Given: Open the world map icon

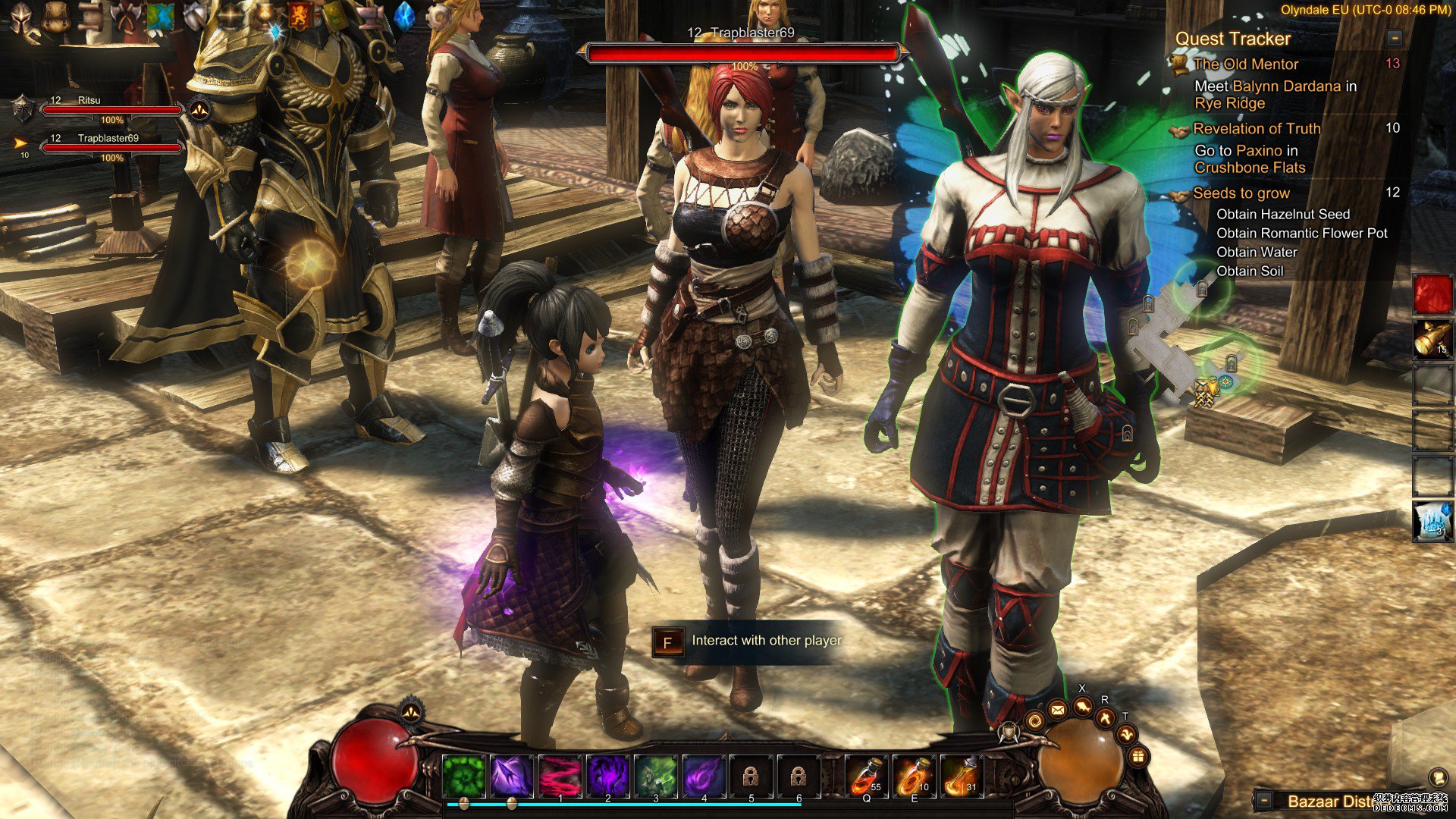Looking at the screenshot, I should click(x=160, y=17).
